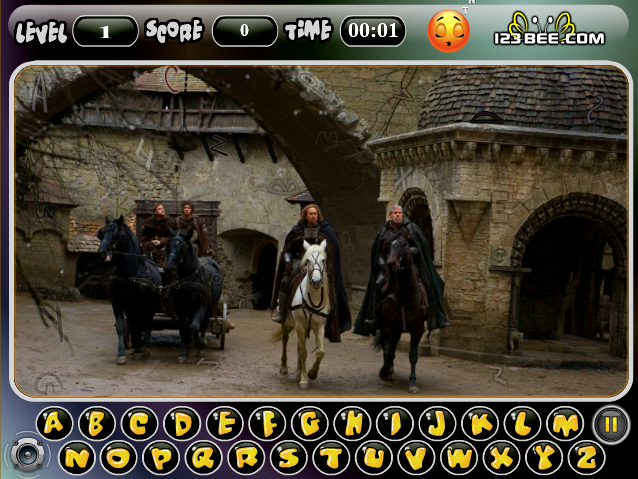The image size is (638, 479).
Task: Select the letter V button
Action: (x=416, y=458)
